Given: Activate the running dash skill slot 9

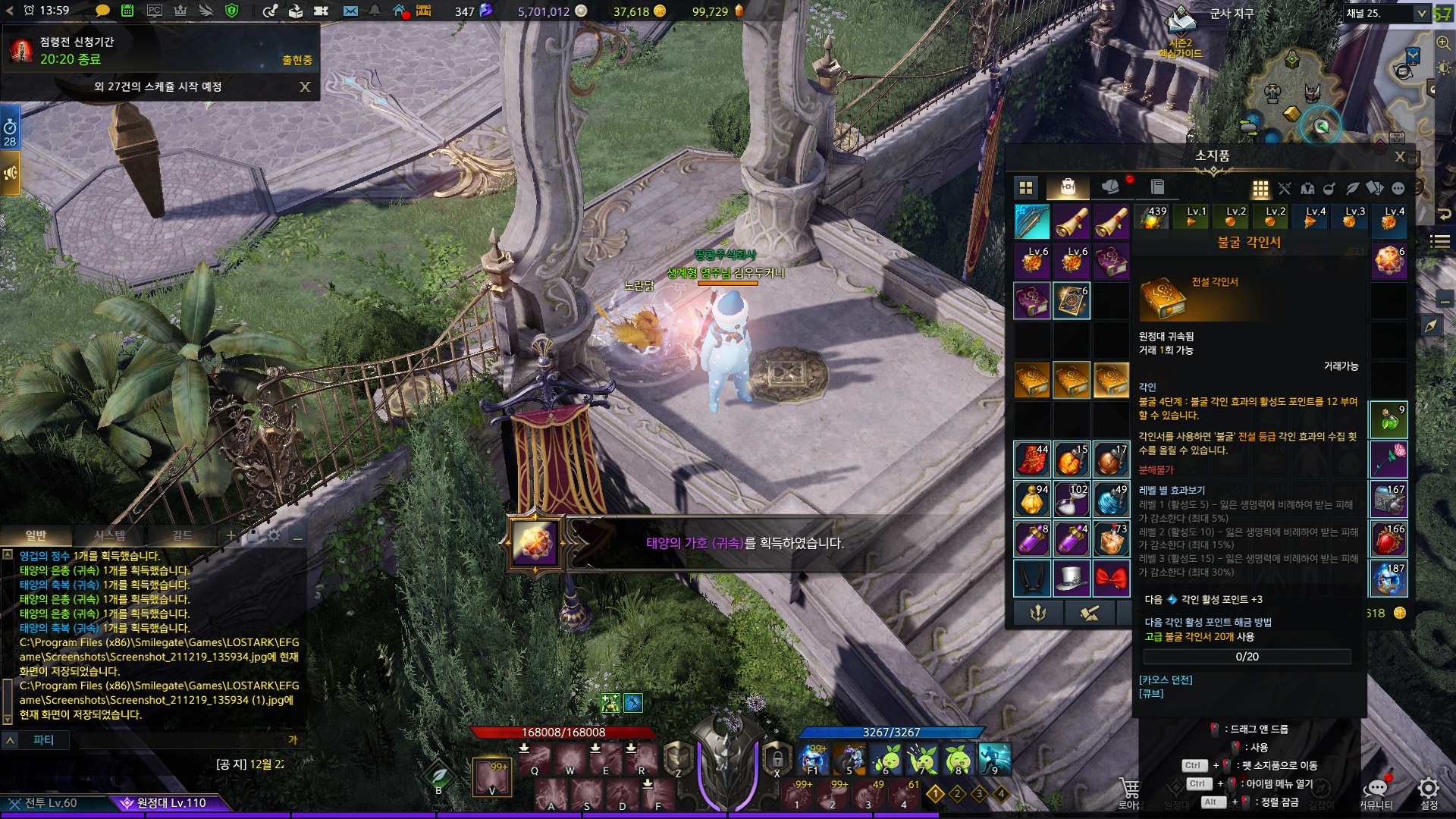Looking at the screenshot, I should (x=994, y=759).
